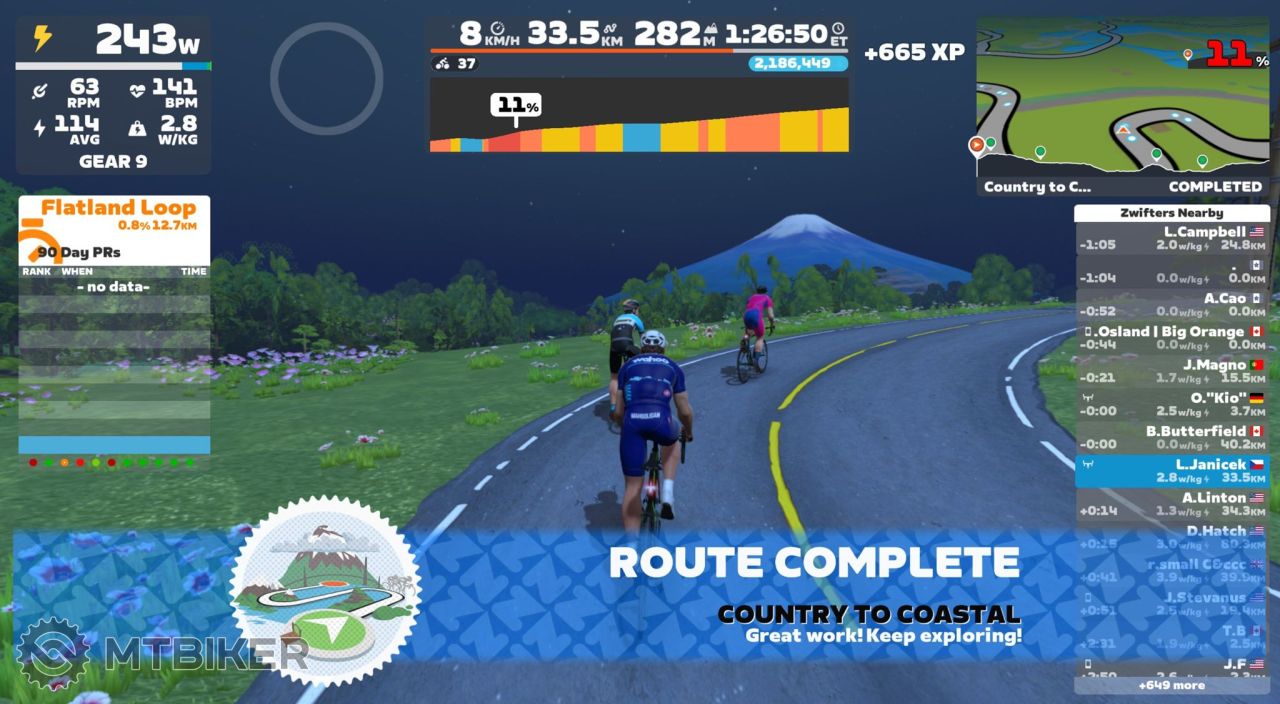Click A.Linton in the nearby riders list
Image resolution: width=1280 pixels, height=704 pixels.
1171,503
